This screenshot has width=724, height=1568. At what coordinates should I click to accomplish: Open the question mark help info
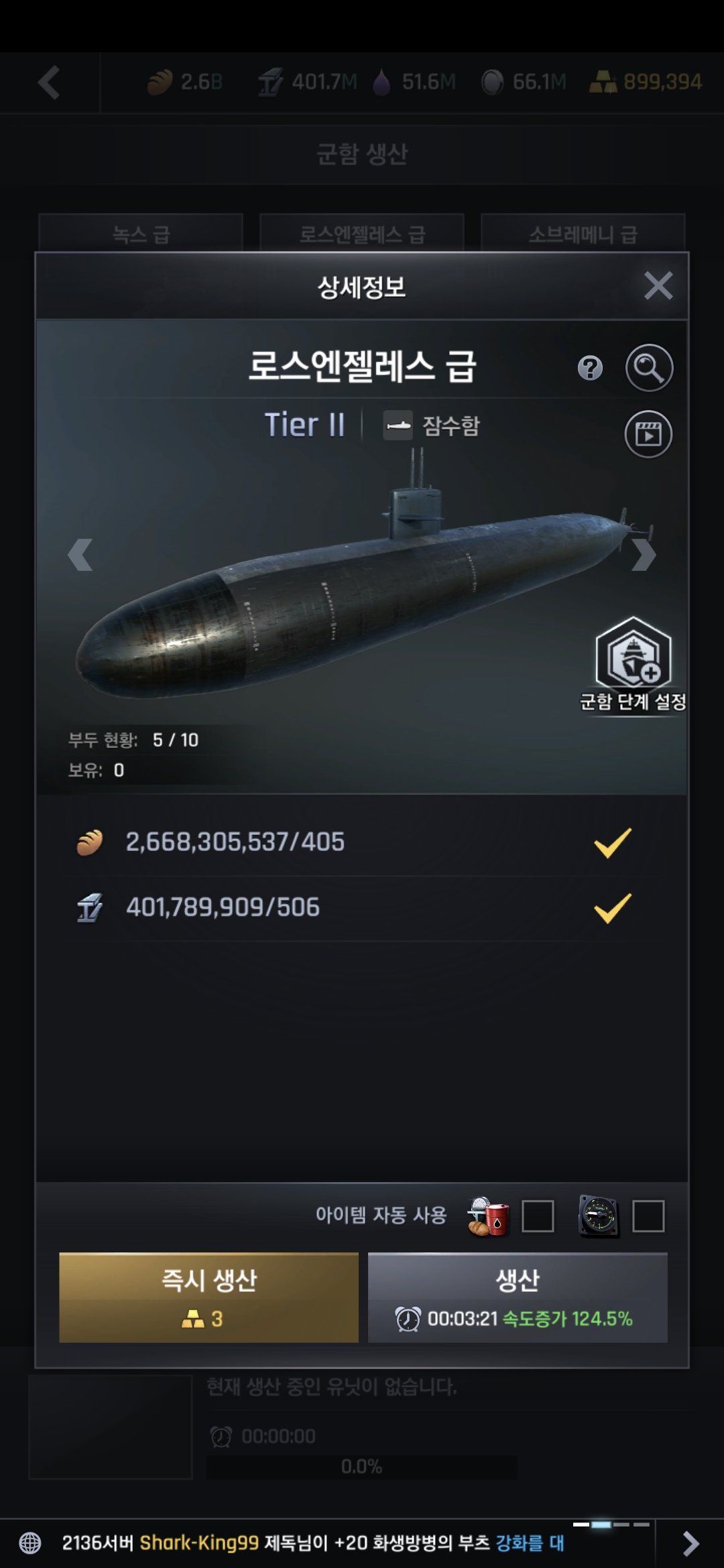590,368
